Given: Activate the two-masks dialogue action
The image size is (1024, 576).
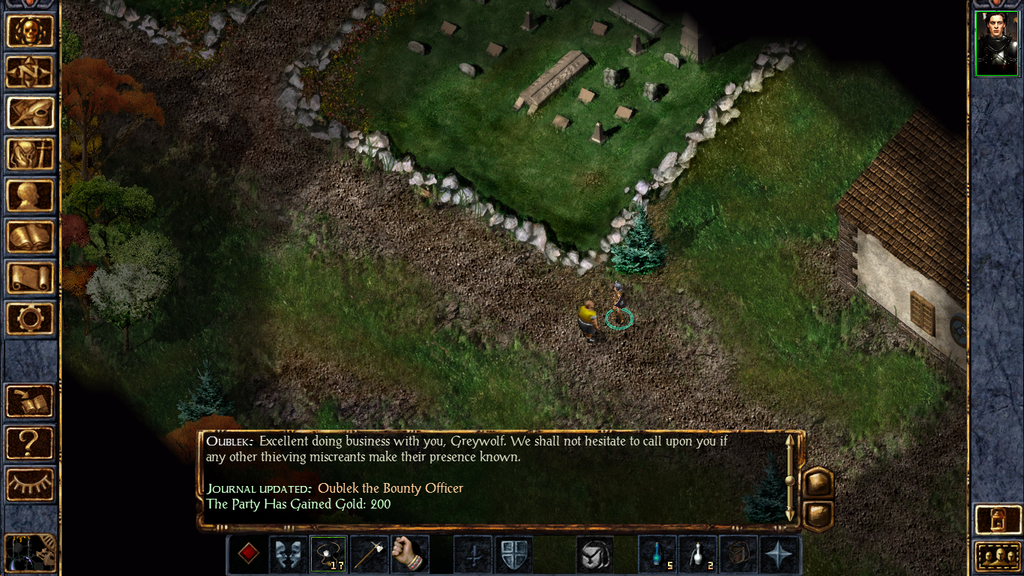Looking at the screenshot, I should (x=288, y=554).
